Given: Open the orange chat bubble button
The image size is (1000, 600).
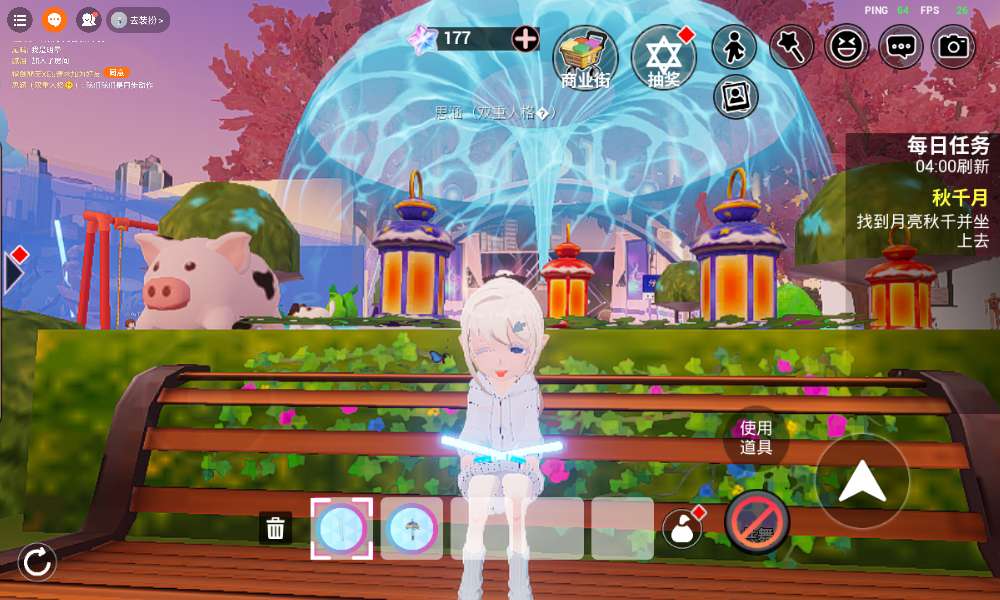Looking at the screenshot, I should [54, 19].
